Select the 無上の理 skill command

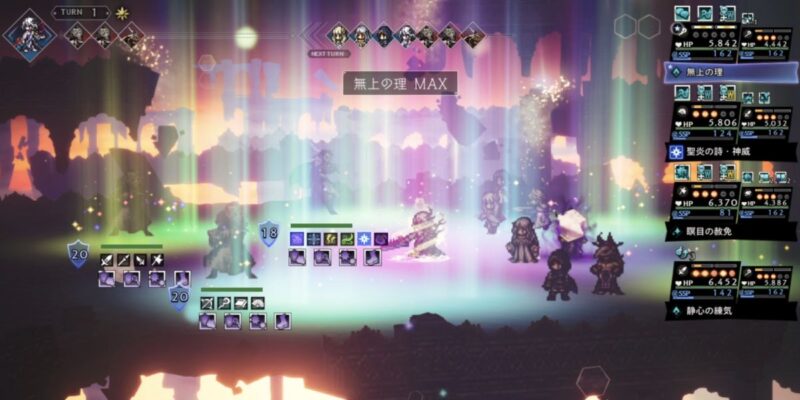(x=728, y=72)
